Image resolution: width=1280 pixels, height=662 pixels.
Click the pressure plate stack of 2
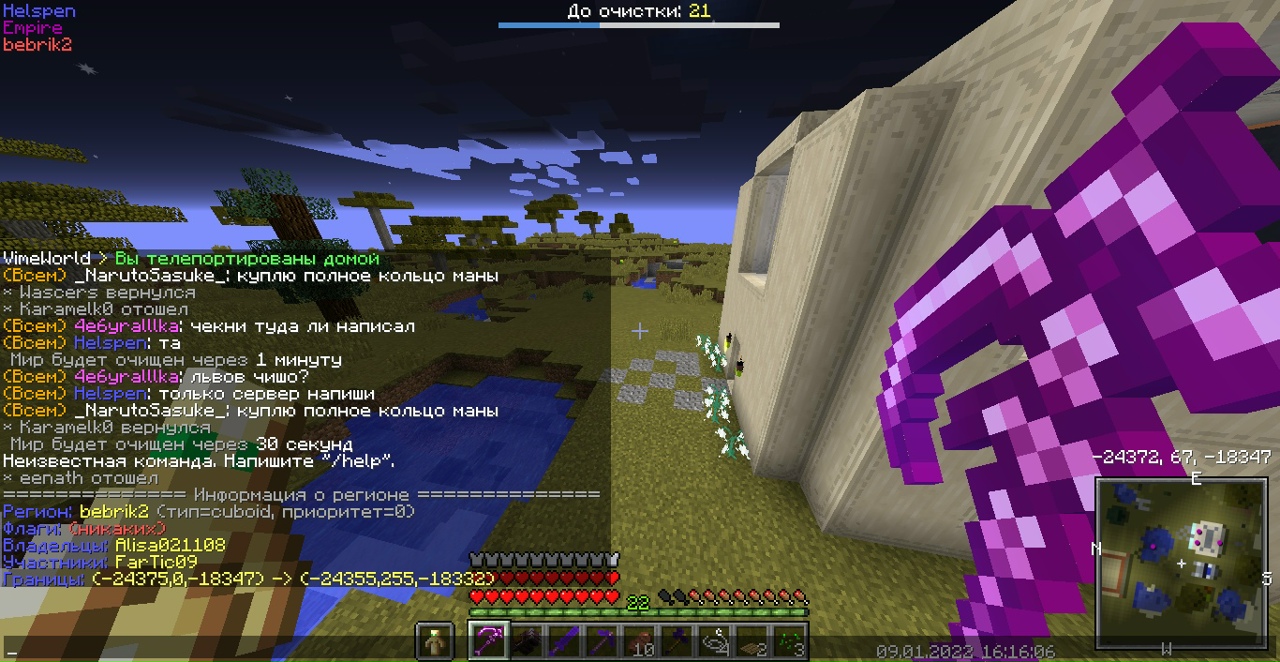[754, 641]
